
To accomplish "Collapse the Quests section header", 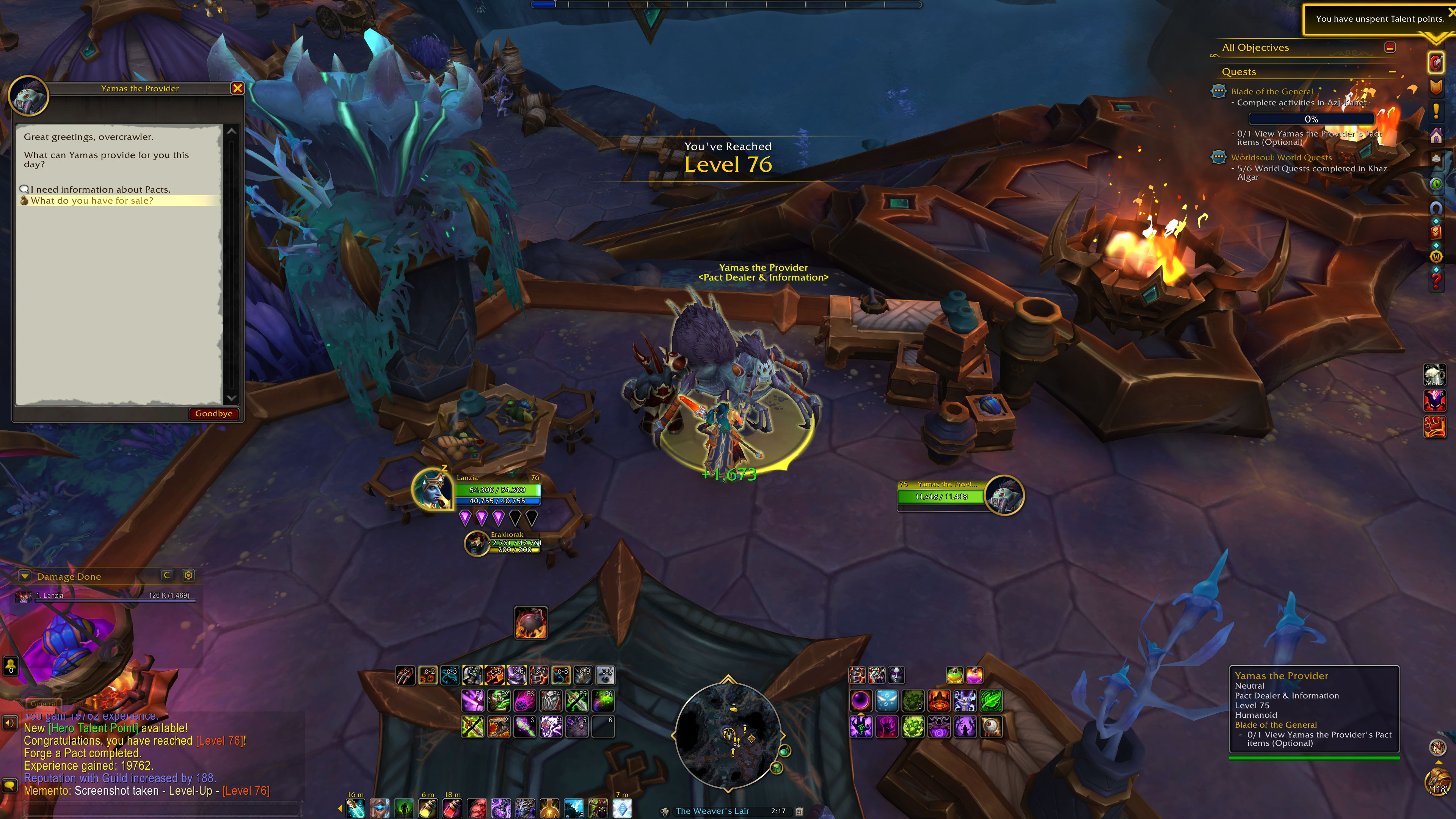I will click(x=1392, y=72).
